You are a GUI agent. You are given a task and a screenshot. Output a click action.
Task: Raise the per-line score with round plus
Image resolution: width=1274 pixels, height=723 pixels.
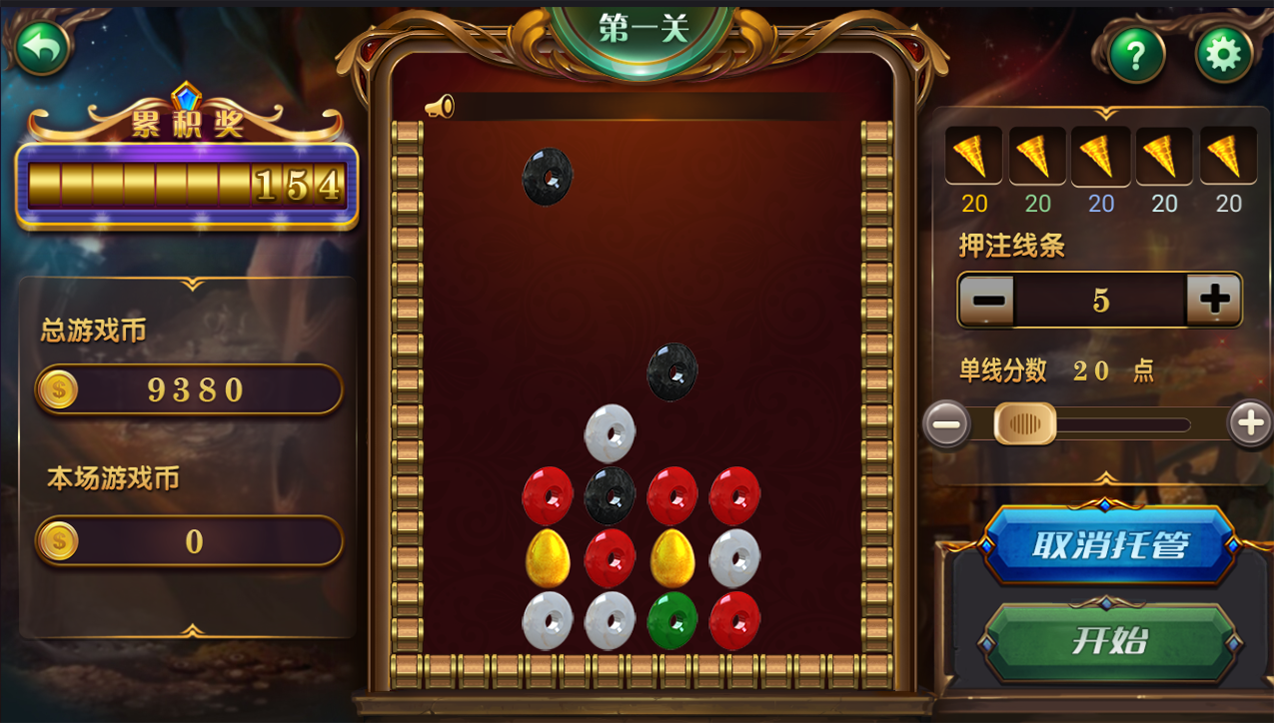[1250, 424]
